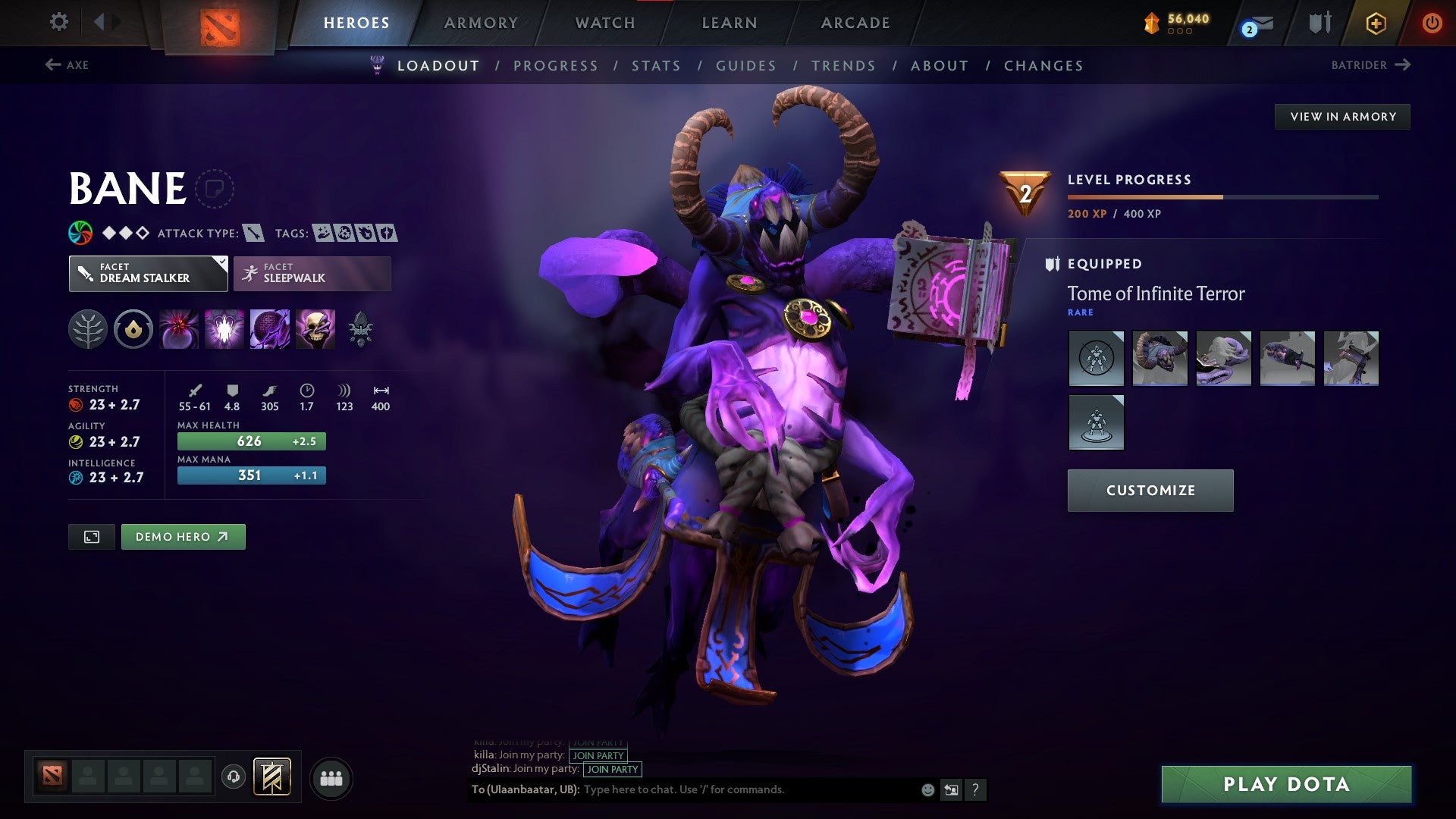This screenshot has width=1456, height=819.
Task: Select the Sleepwalk facet
Action: [311, 273]
